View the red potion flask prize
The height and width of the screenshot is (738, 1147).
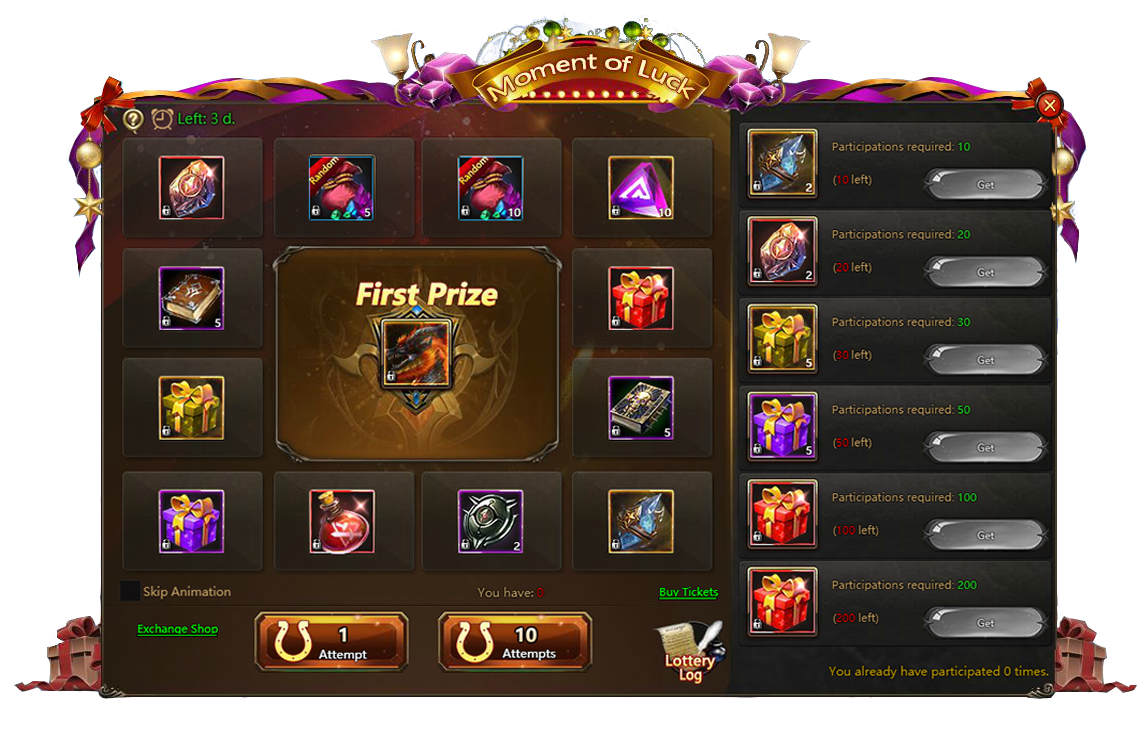pyautogui.click(x=342, y=521)
